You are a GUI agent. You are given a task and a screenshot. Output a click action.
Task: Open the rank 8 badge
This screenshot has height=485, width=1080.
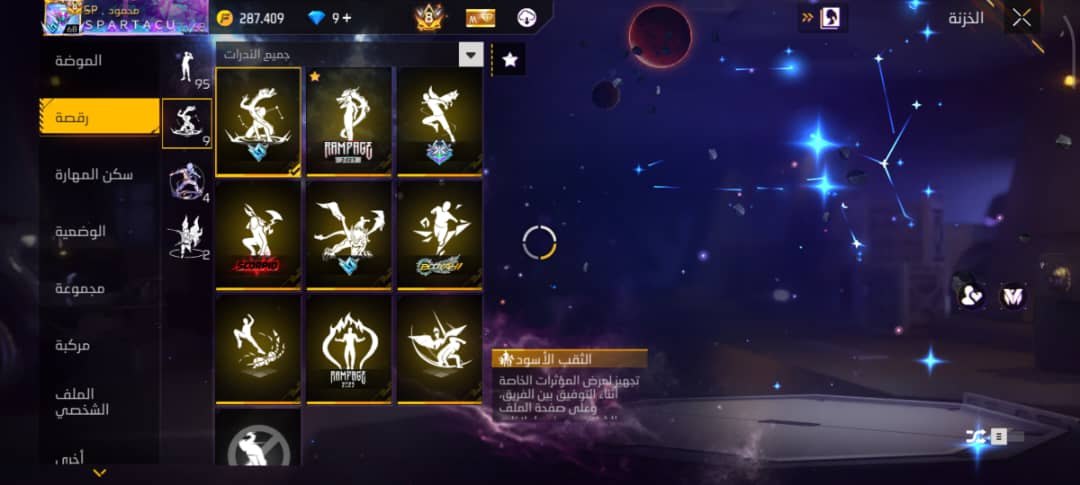coord(429,17)
